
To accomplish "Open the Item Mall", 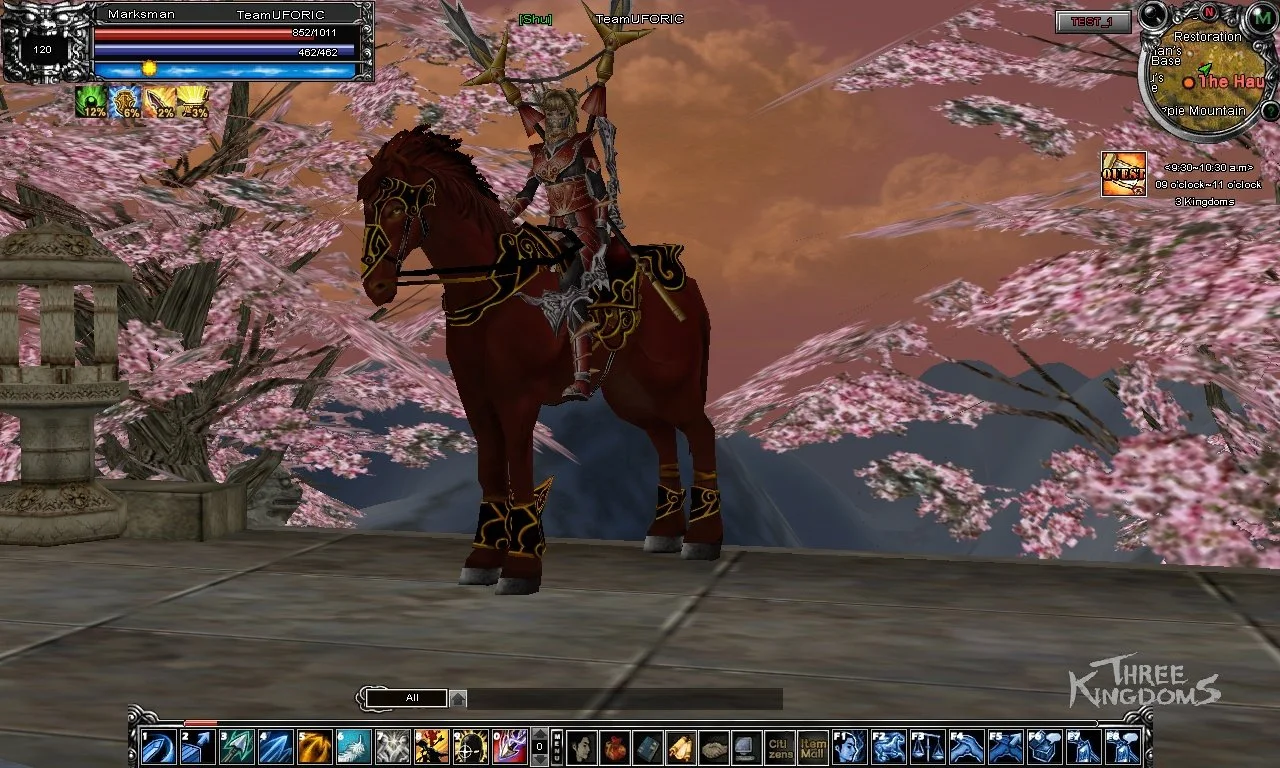I will coord(813,748).
